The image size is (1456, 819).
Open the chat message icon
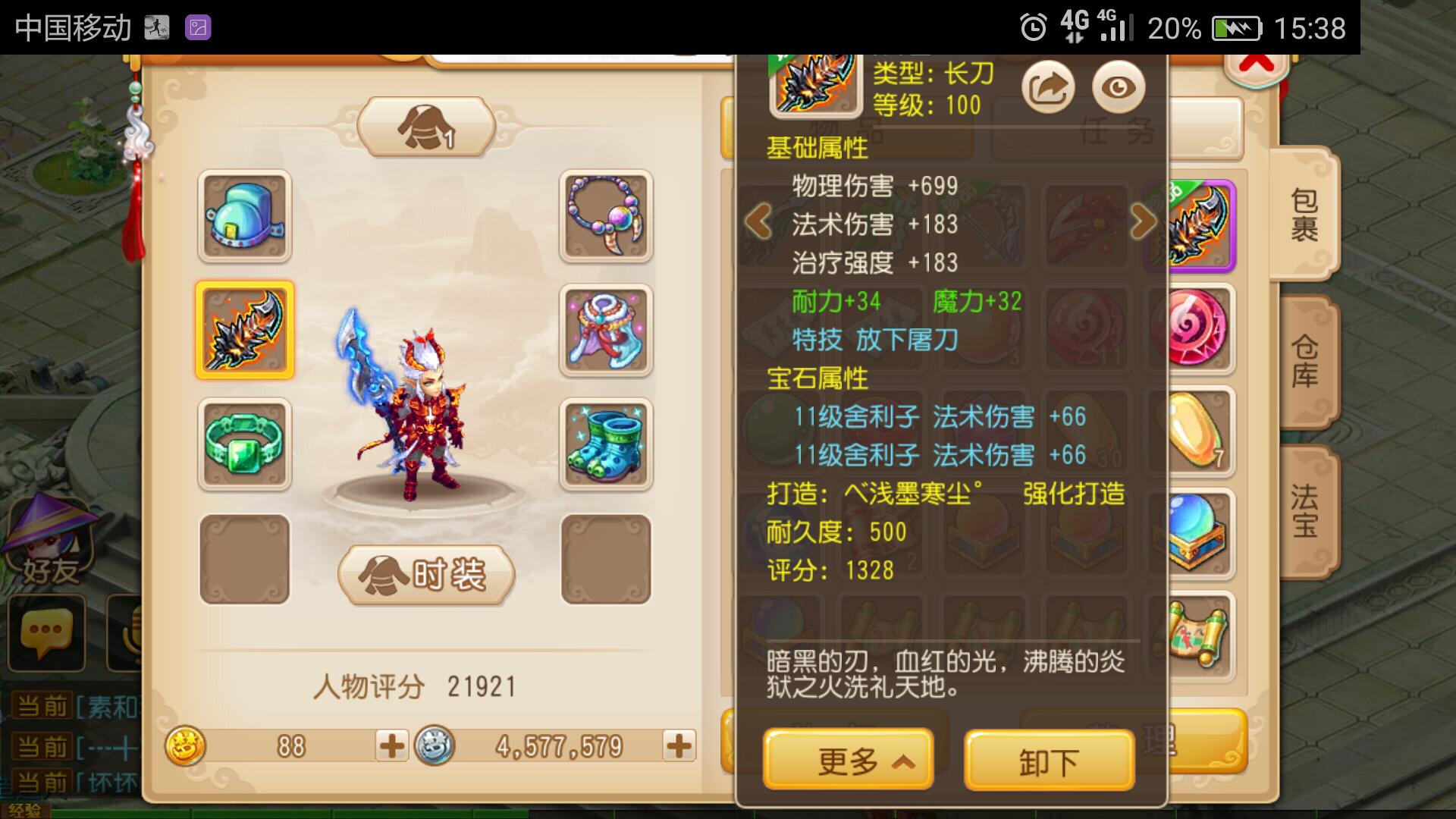(47, 633)
